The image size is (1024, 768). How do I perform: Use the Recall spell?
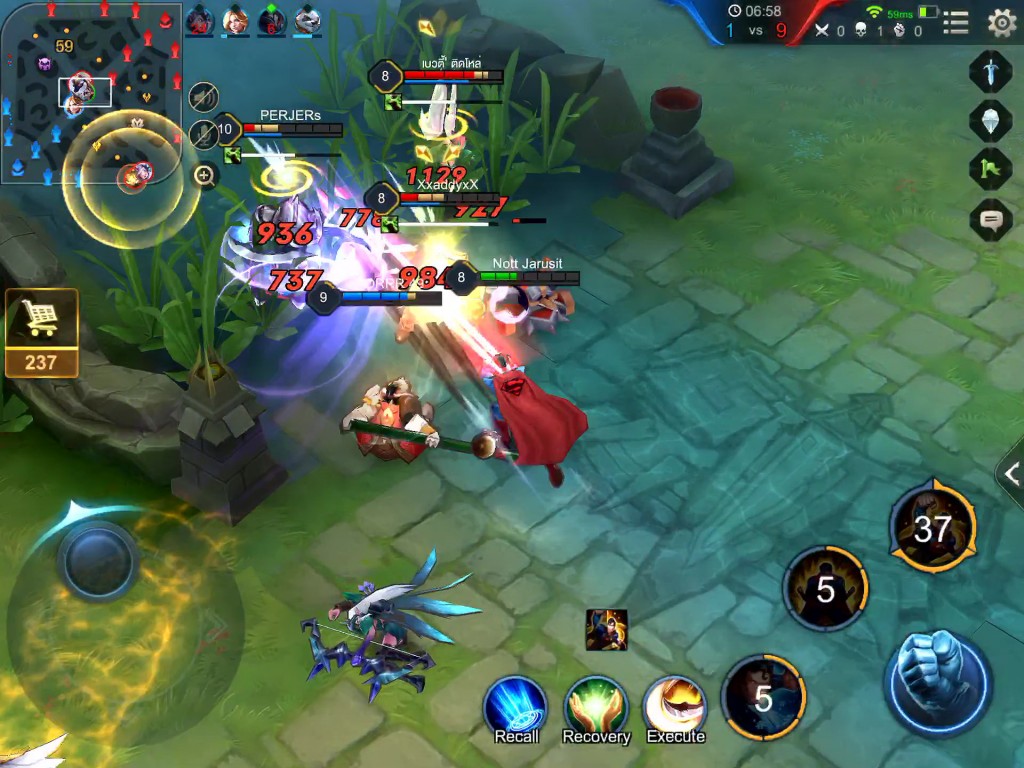pyautogui.click(x=516, y=708)
